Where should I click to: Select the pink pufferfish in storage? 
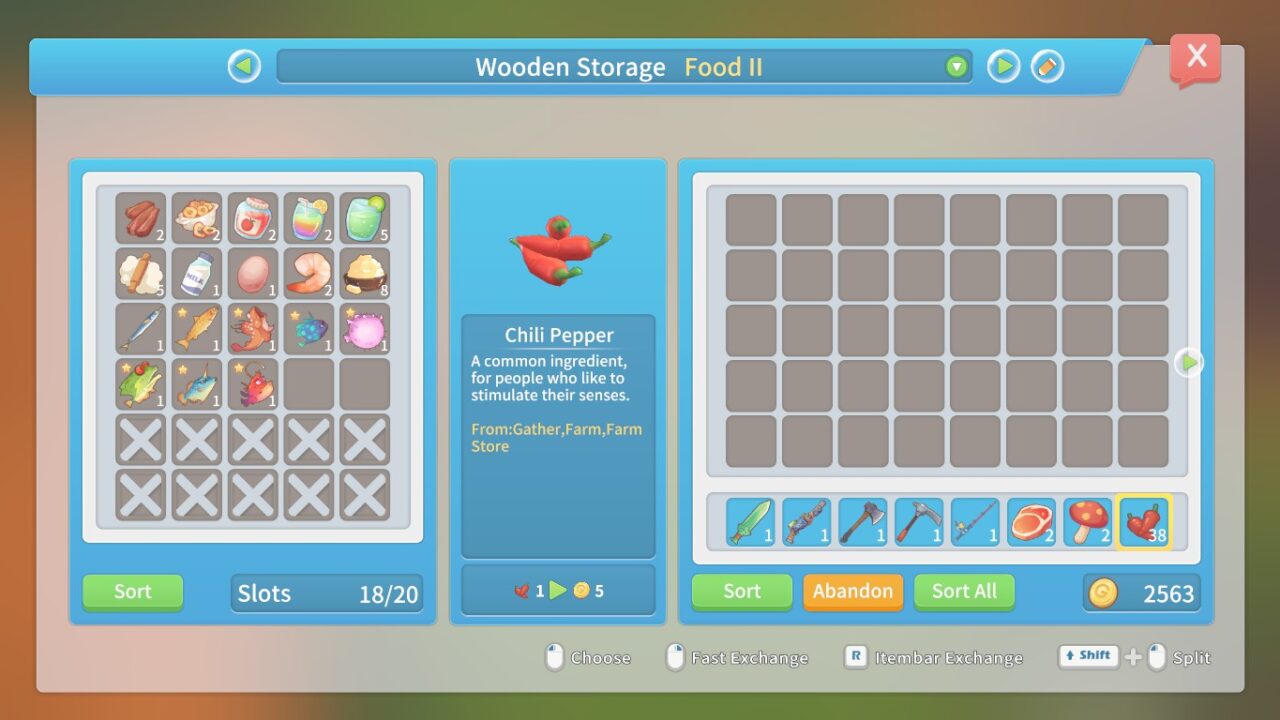point(365,328)
